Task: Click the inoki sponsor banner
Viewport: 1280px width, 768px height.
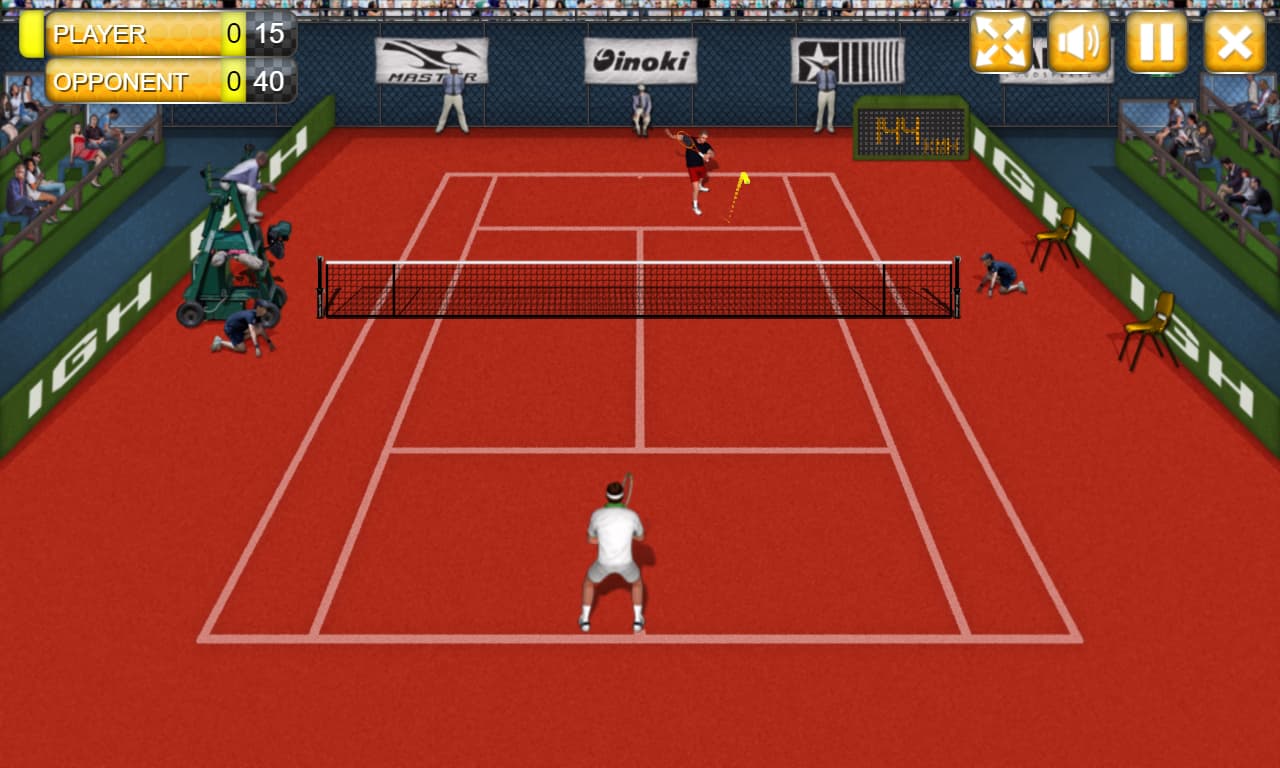Action: (x=641, y=58)
